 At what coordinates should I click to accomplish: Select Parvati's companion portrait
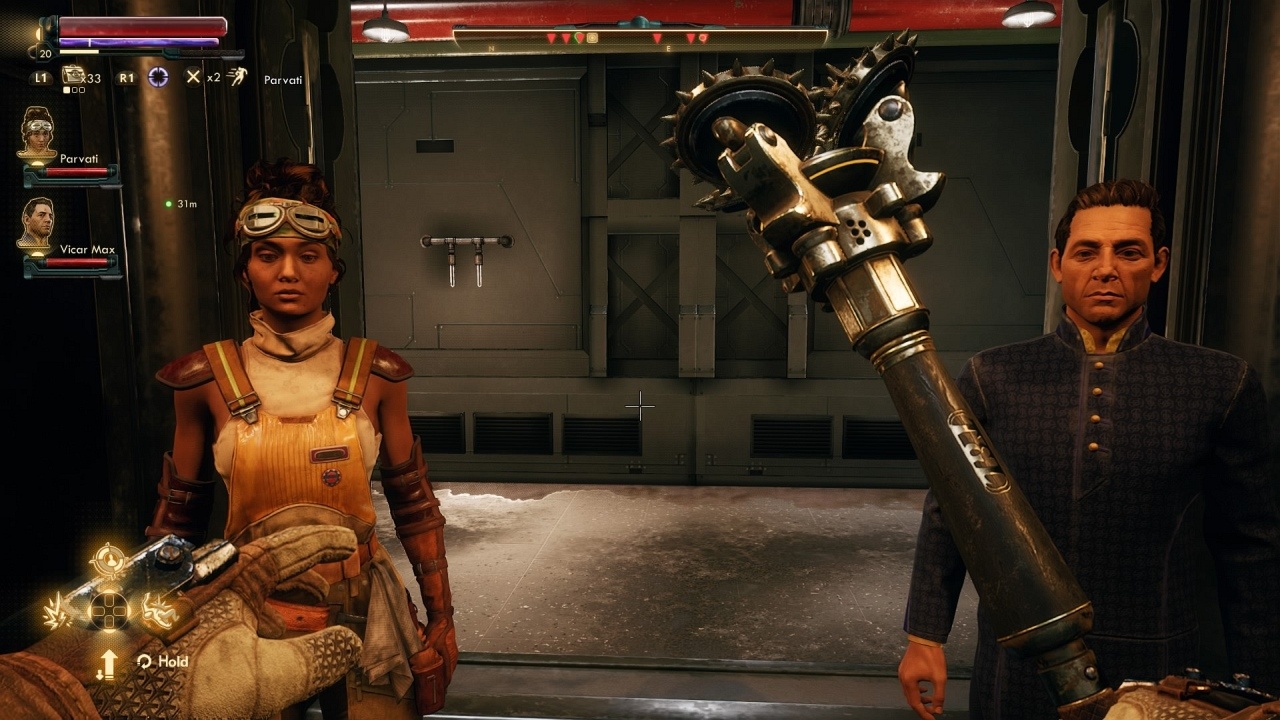38,131
